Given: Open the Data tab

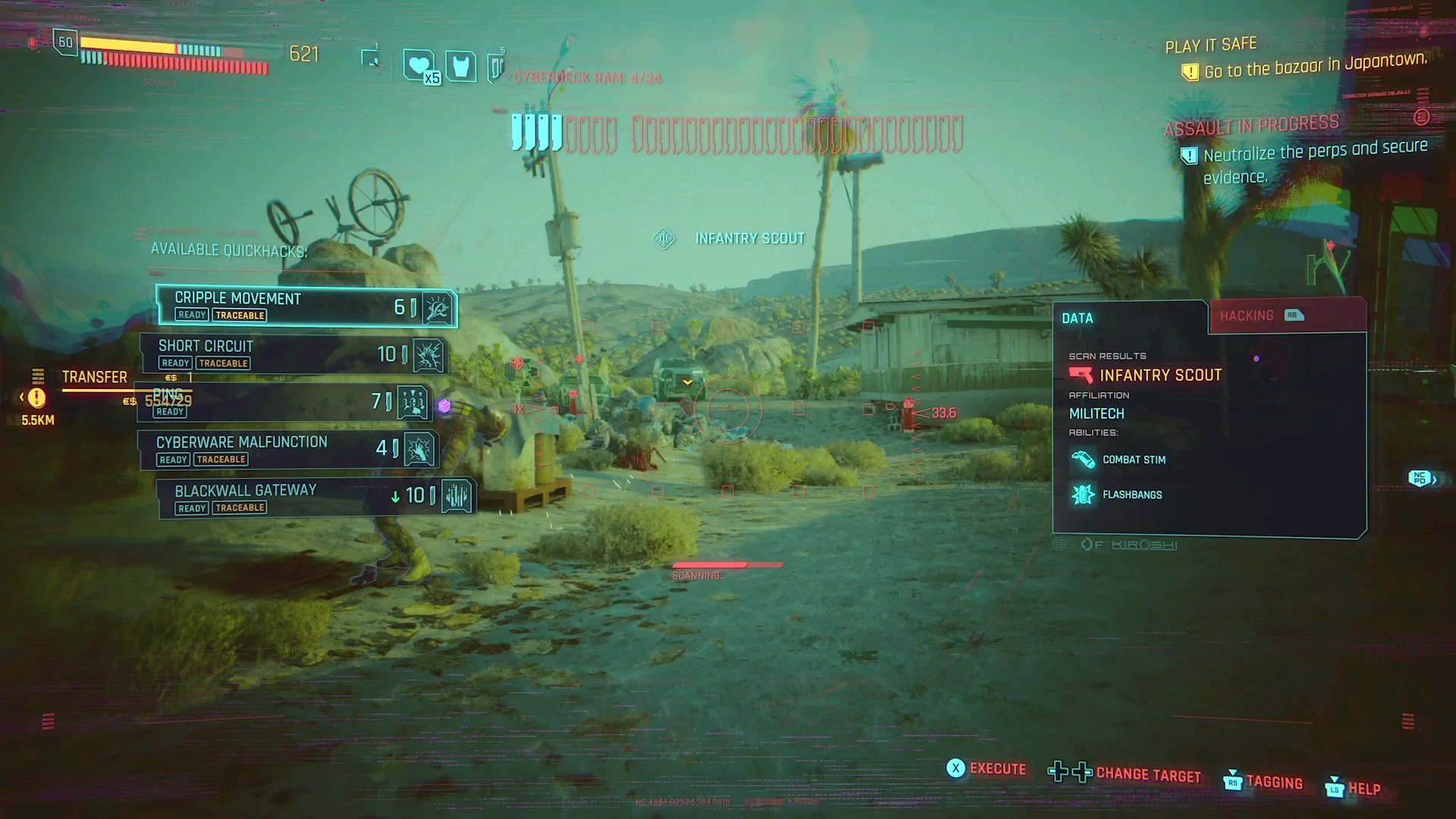Looking at the screenshot, I should pos(1128,318).
